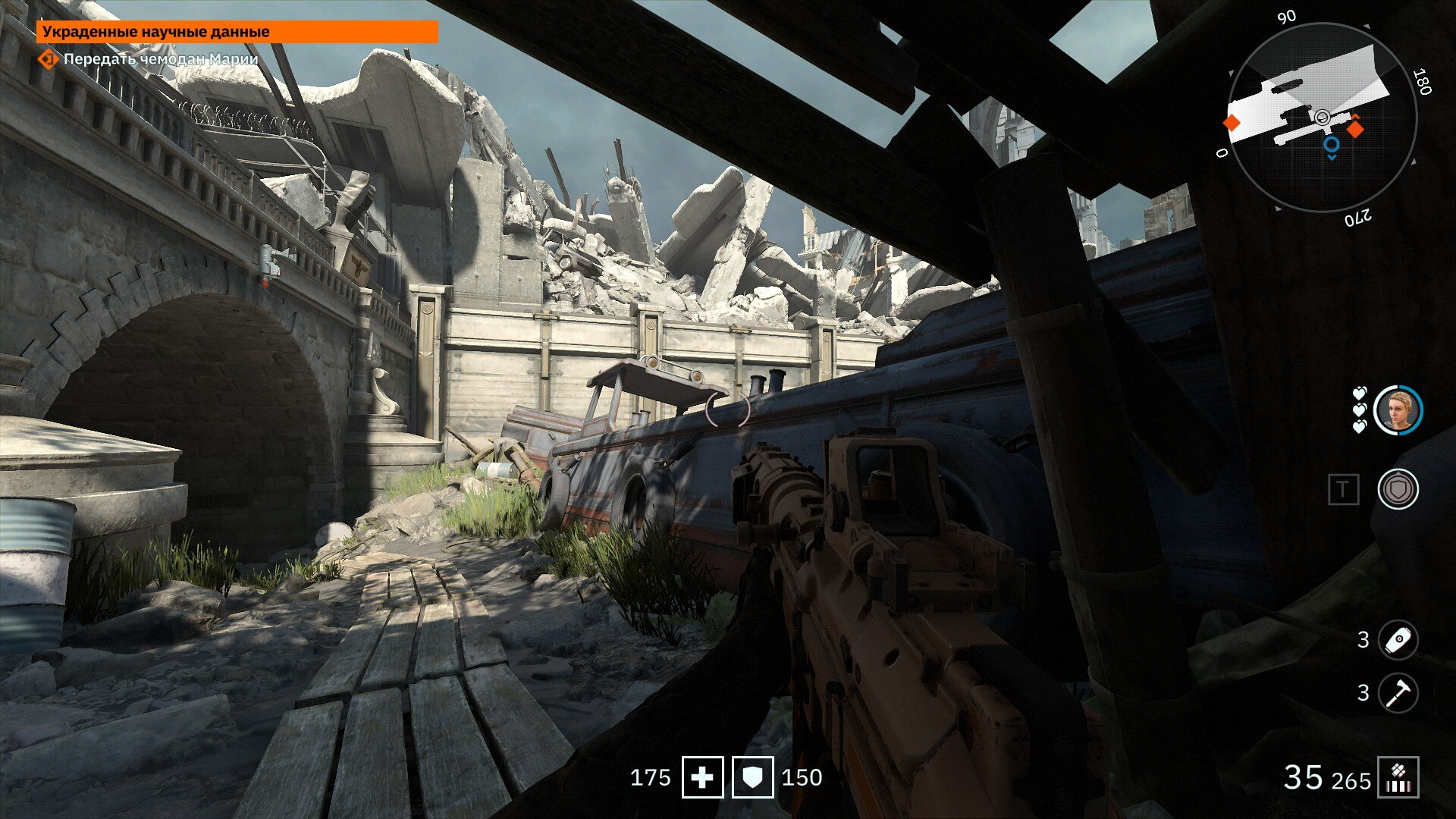Choose the grenade item icon
Screen dimensions: 1456x819
[x=1398, y=640]
